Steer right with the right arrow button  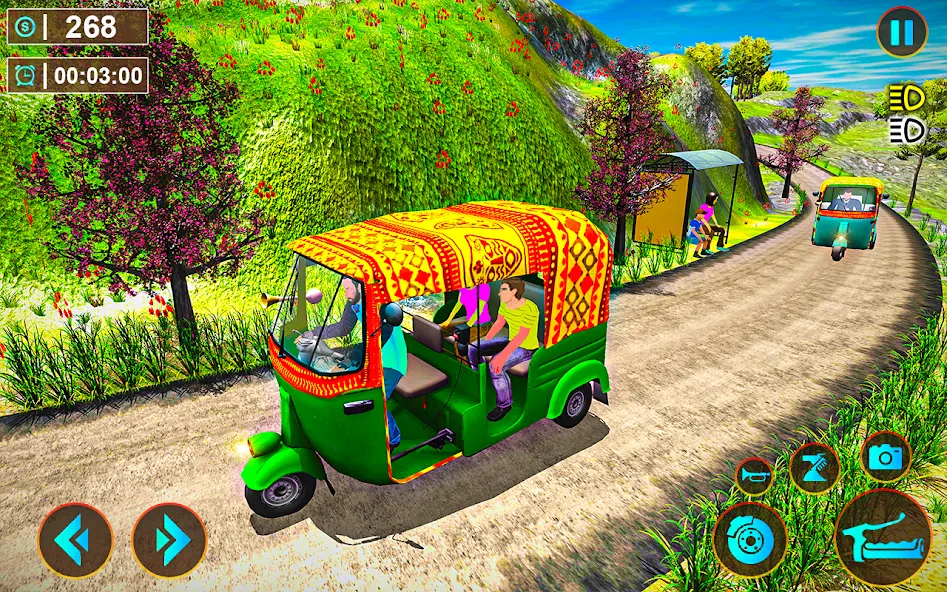[x=170, y=540]
